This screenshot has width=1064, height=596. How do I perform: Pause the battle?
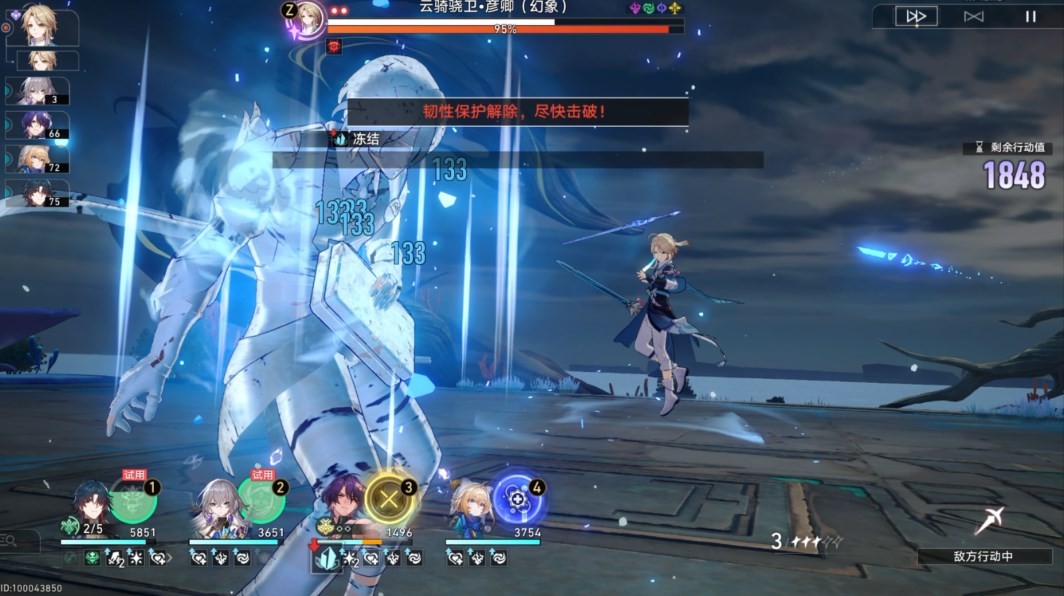point(1030,16)
